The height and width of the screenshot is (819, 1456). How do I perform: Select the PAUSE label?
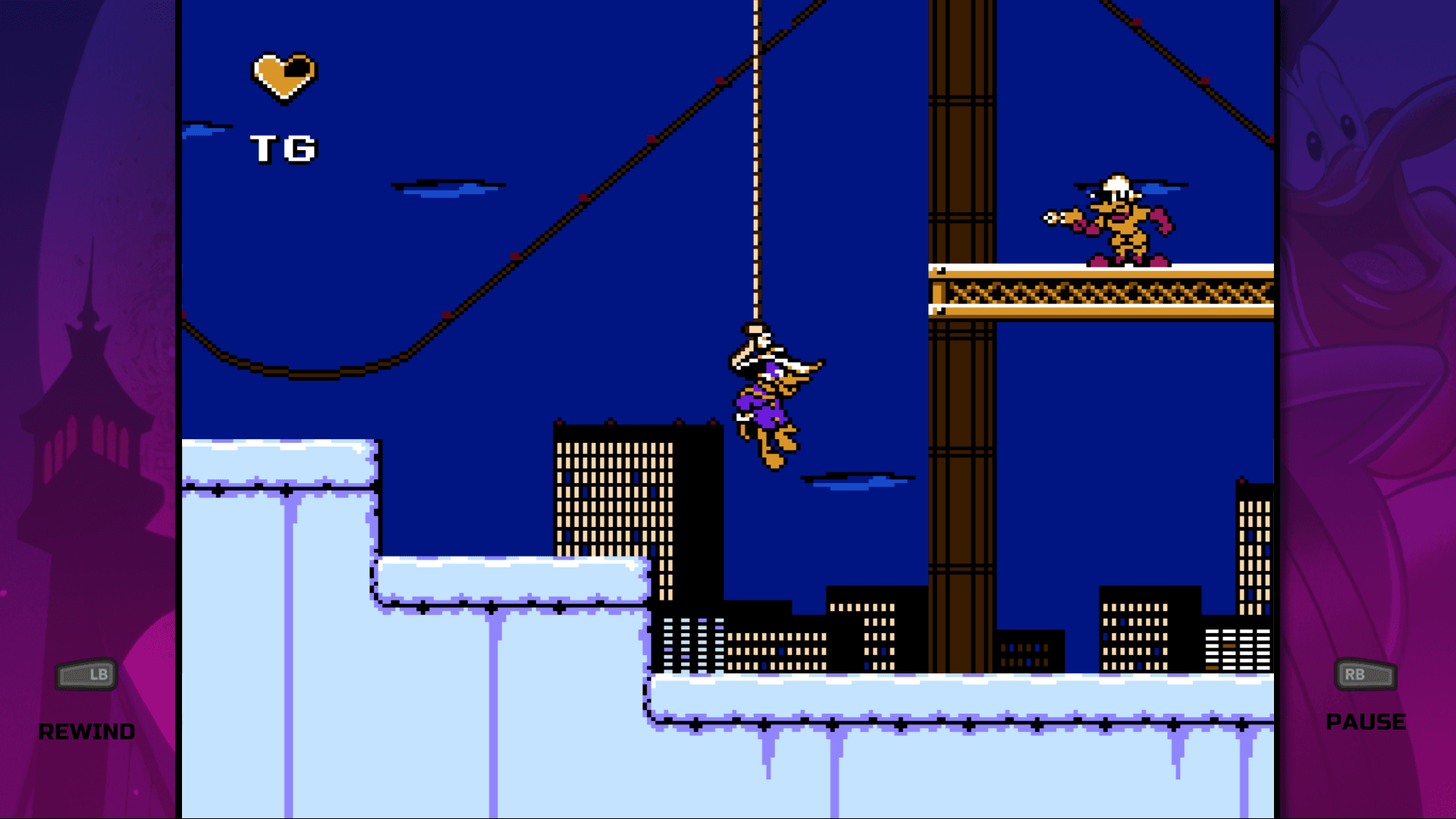(x=1365, y=722)
